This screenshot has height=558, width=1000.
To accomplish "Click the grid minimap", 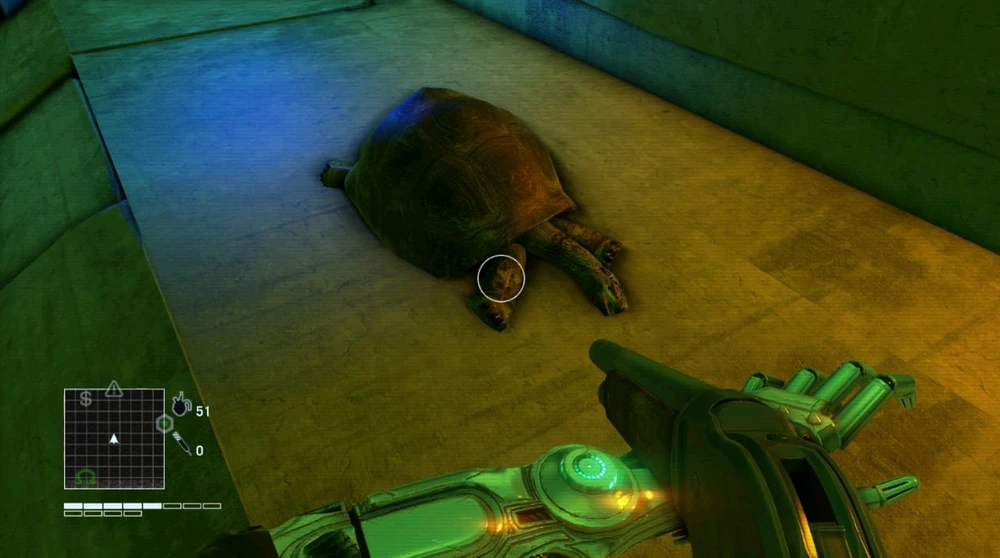I will (x=114, y=438).
